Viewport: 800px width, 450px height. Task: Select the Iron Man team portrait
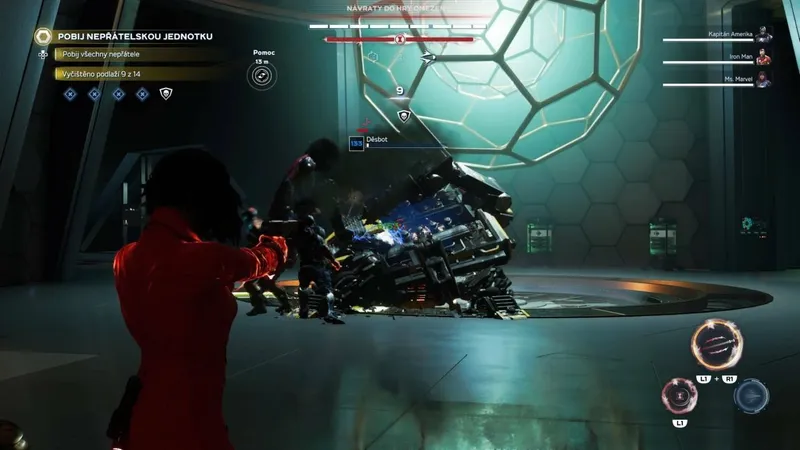[763, 58]
